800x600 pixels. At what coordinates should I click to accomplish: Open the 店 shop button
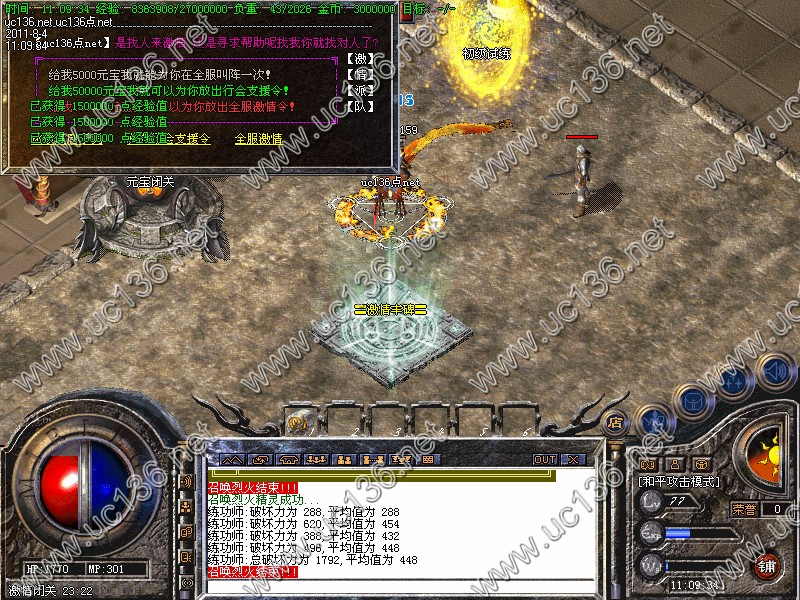[x=615, y=421]
